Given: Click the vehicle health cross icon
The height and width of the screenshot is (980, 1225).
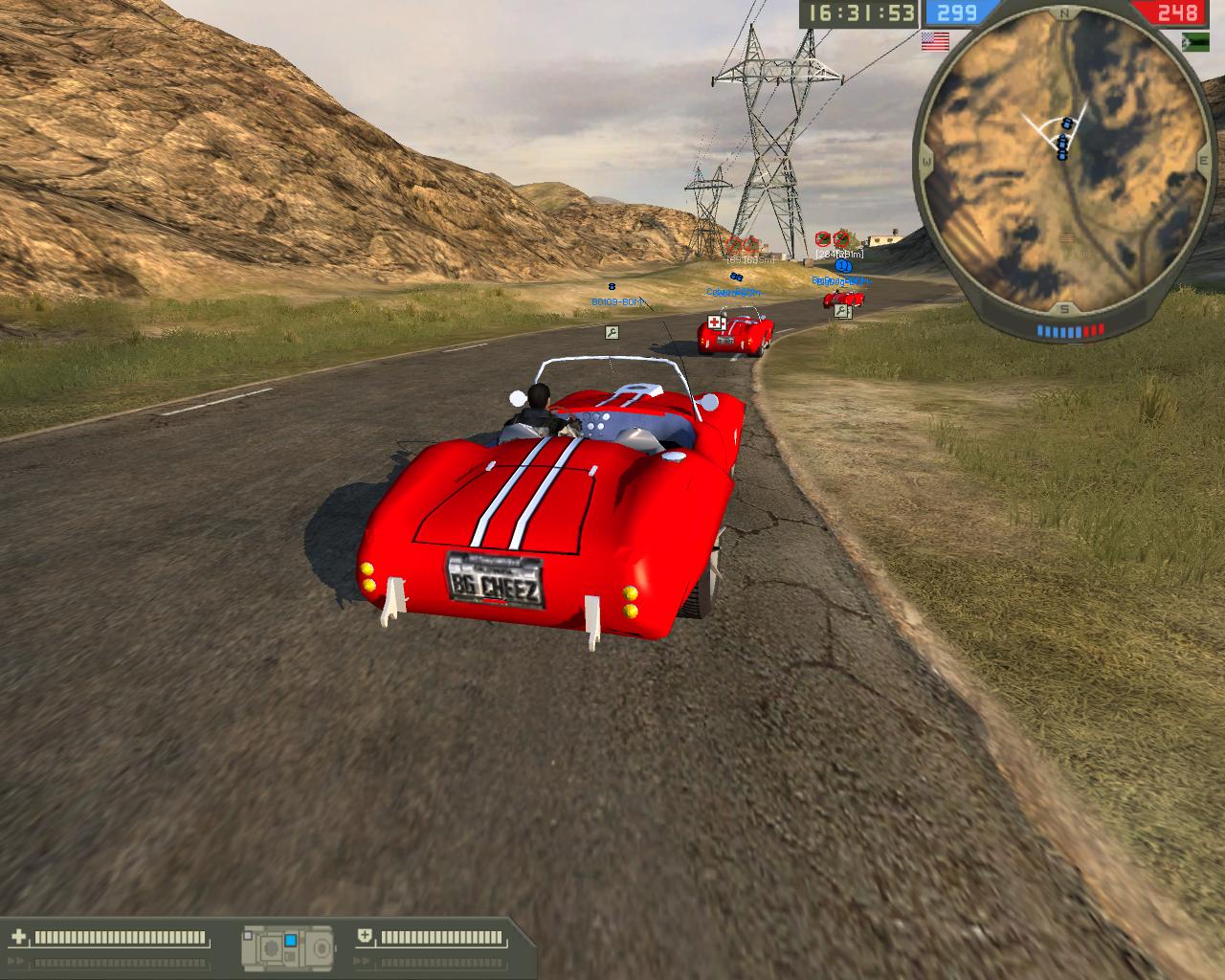Looking at the screenshot, I should point(18,936).
